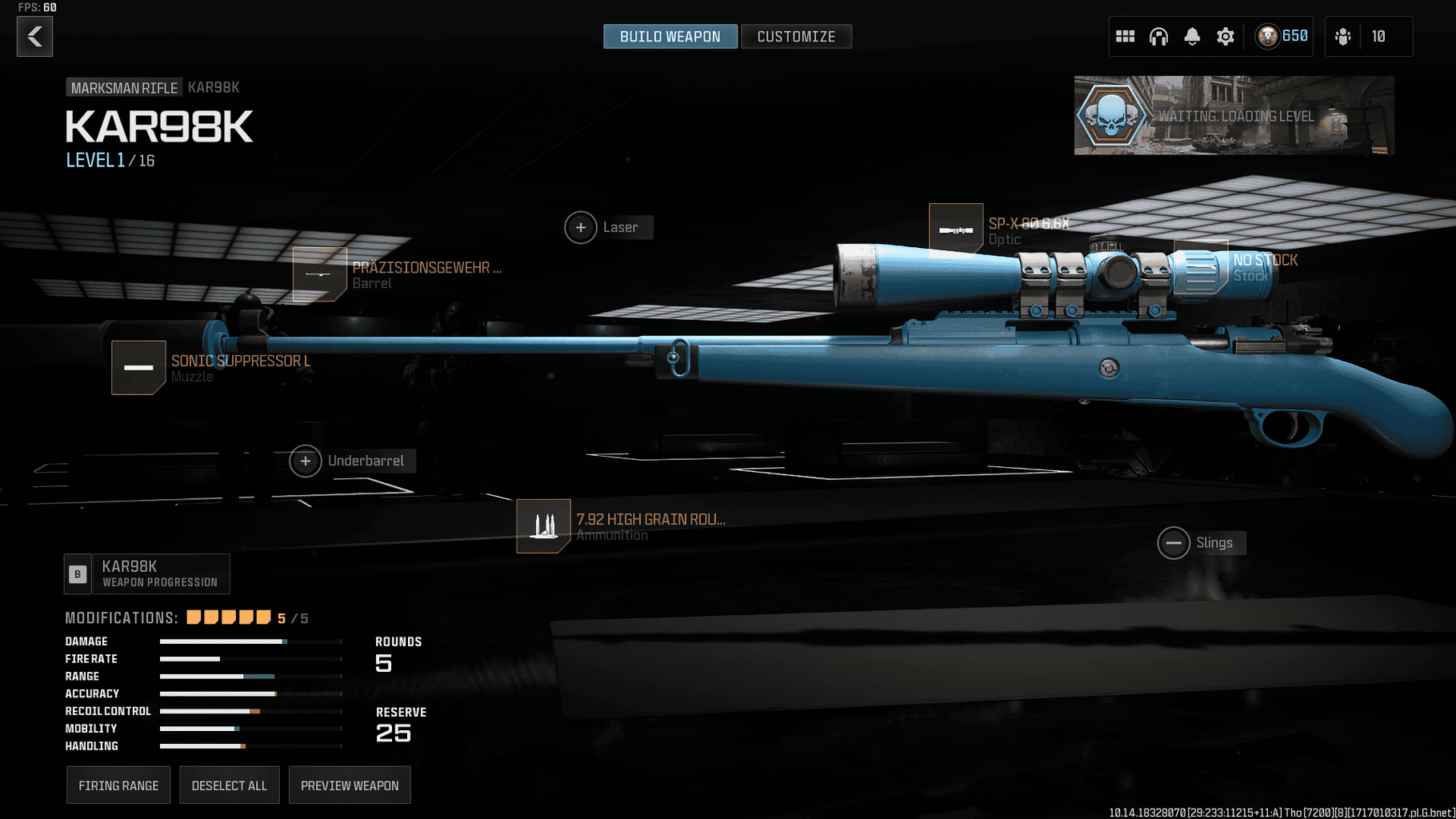Viewport: 1456px width, 819px height.
Task: Enter the Firing Range
Action: pyautogui.click(x=118, y=785)
